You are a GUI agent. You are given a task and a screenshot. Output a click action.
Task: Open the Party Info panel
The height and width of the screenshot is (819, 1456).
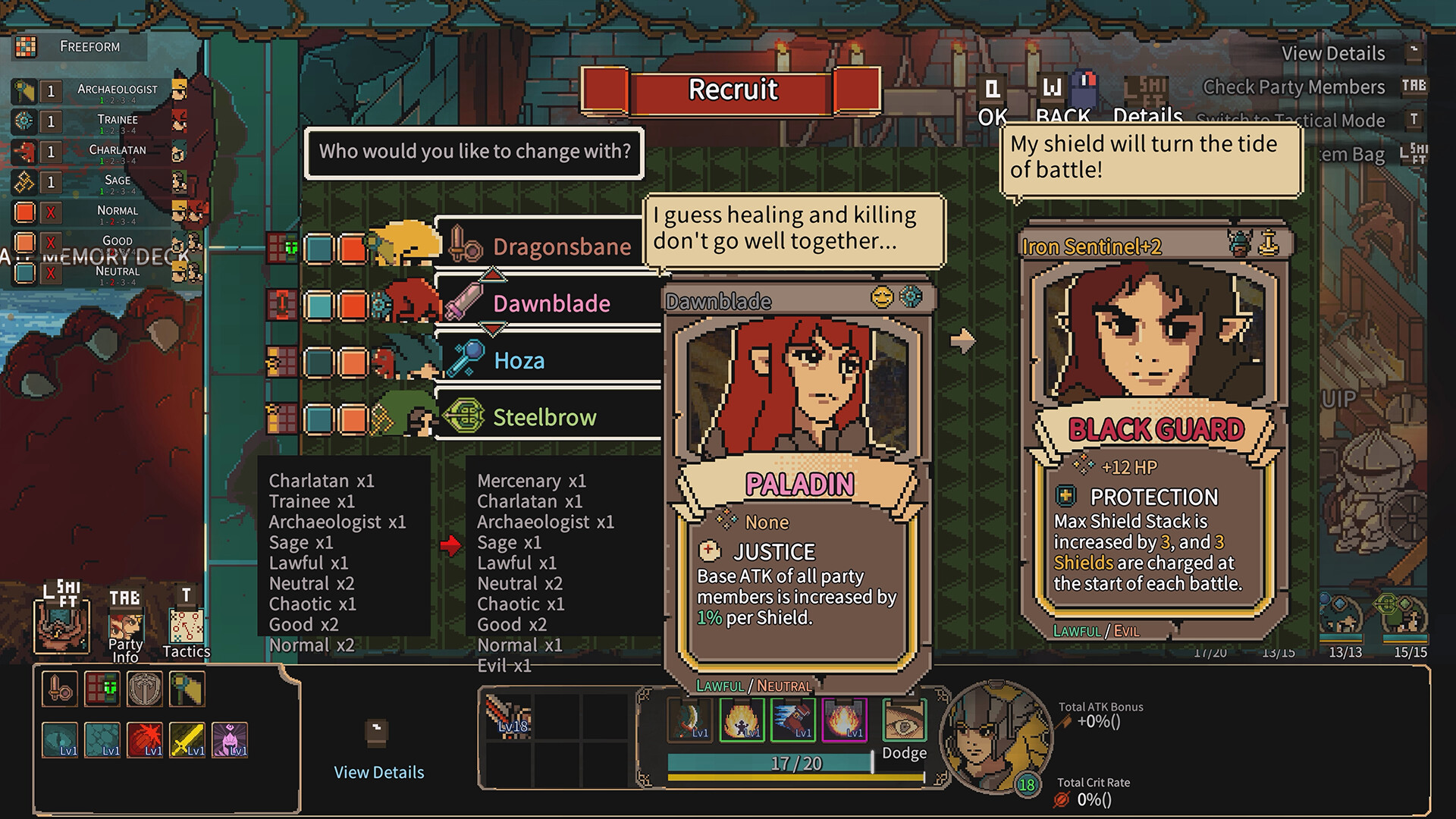pyautogui.click(x=125, y=628)
